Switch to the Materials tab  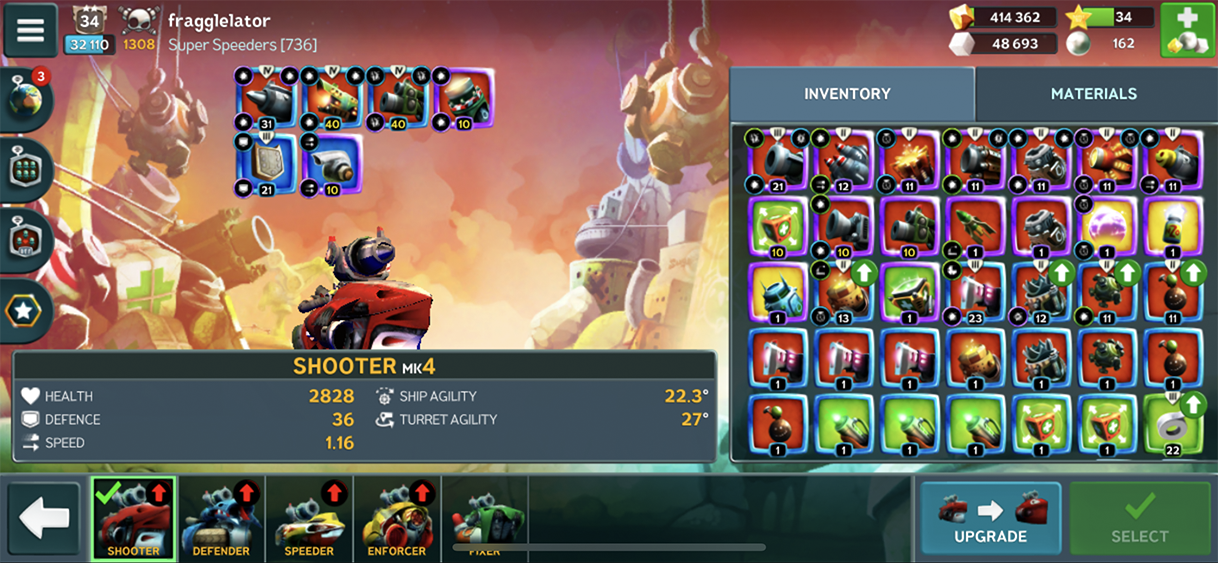[x=1093, y=94]
